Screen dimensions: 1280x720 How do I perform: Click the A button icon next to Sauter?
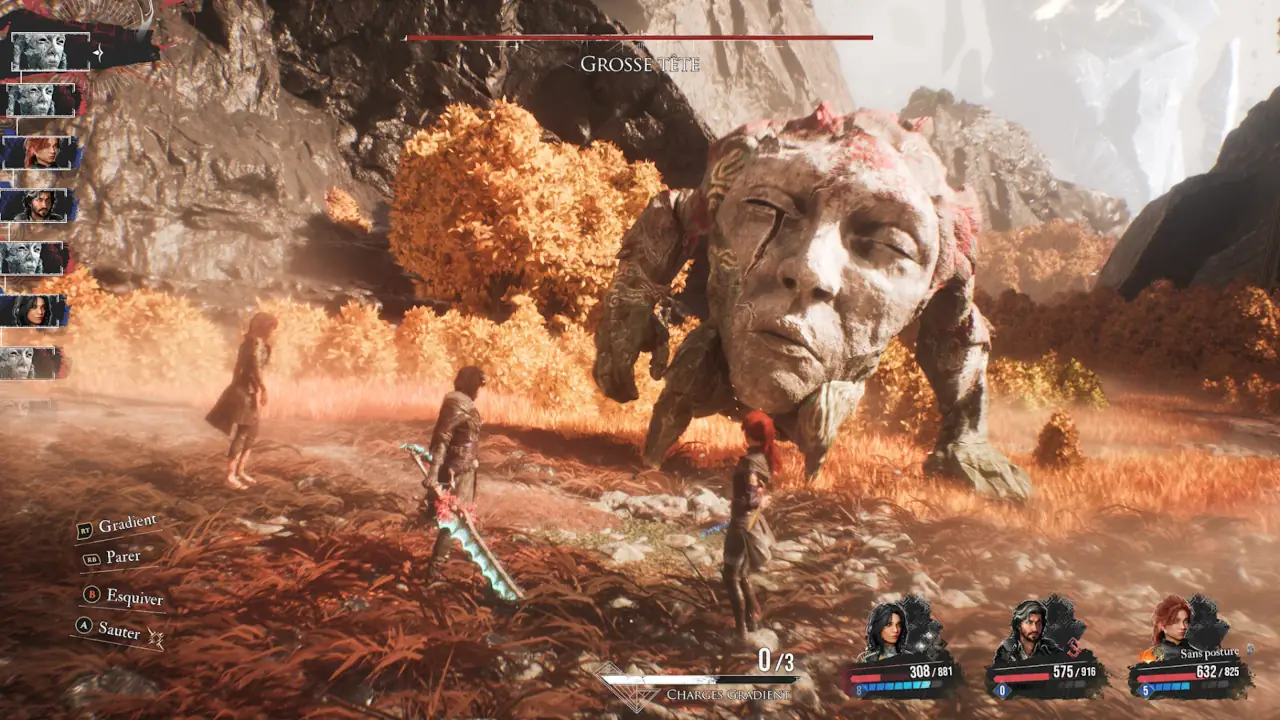click(x=84, y=625)
